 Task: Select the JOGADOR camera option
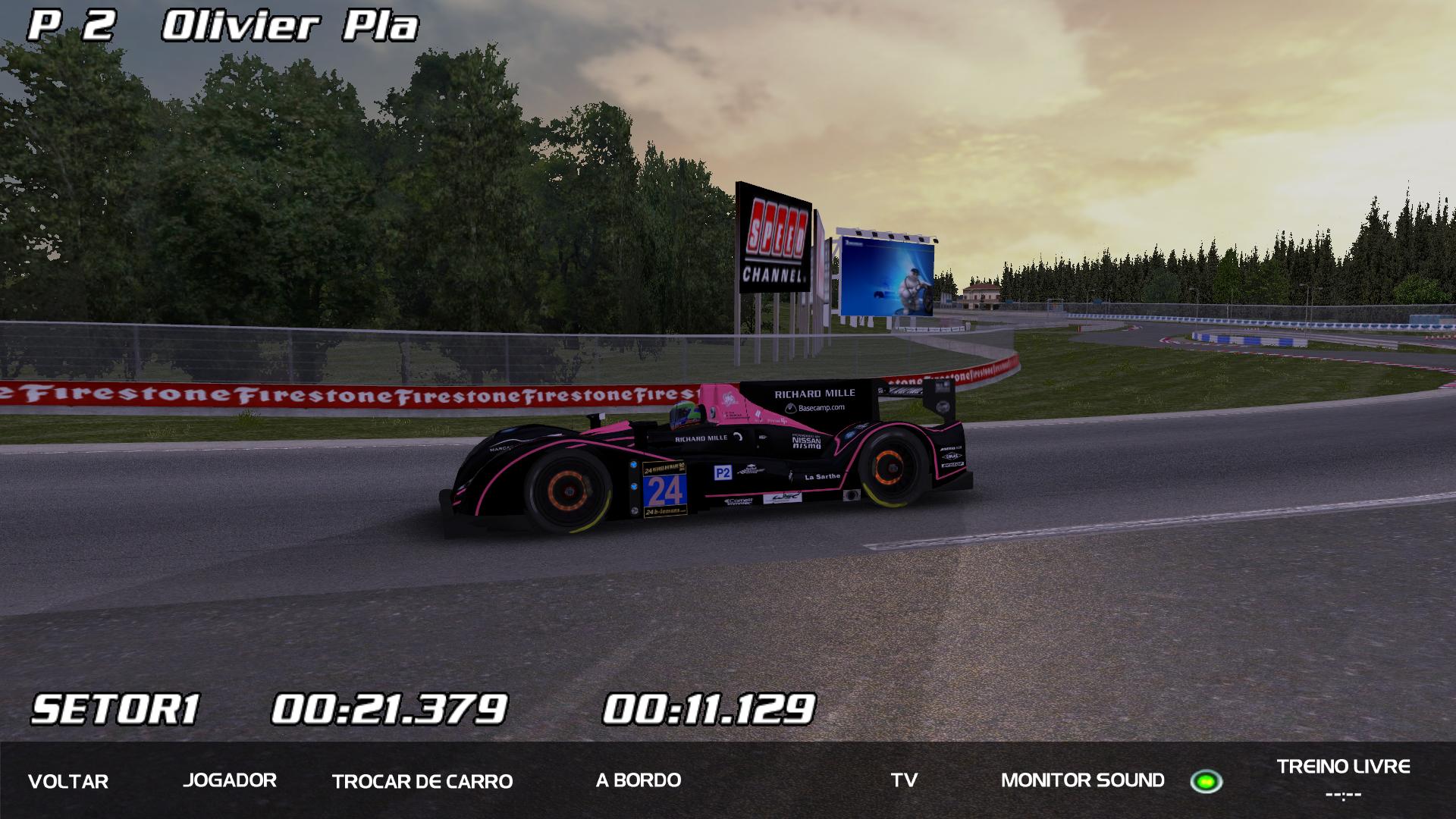click(x=230, y=780)
